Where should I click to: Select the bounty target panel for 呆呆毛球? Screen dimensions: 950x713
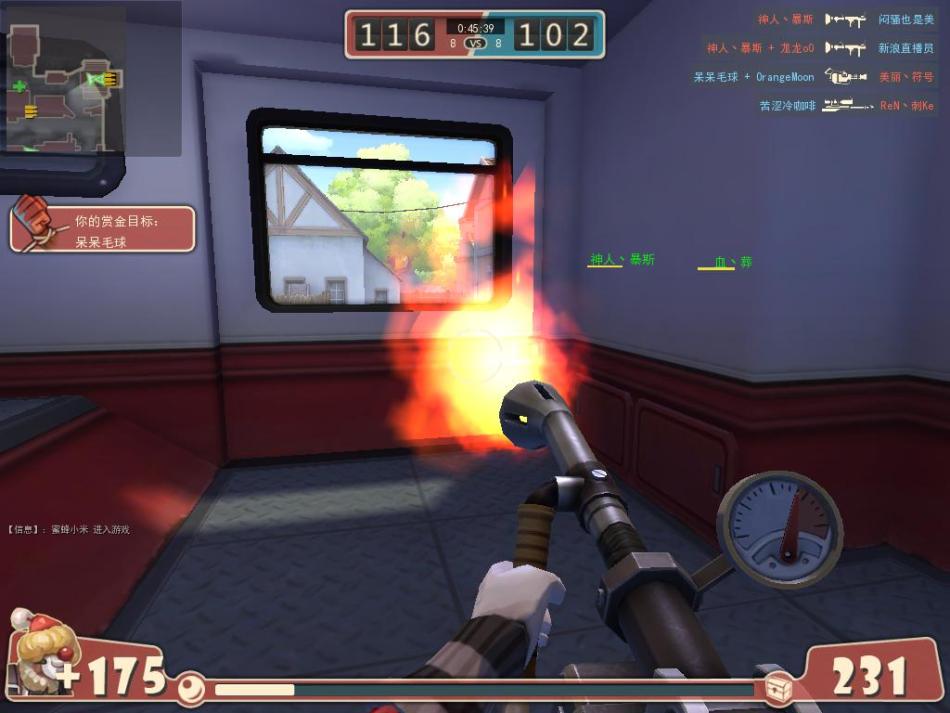pos(102,229)
